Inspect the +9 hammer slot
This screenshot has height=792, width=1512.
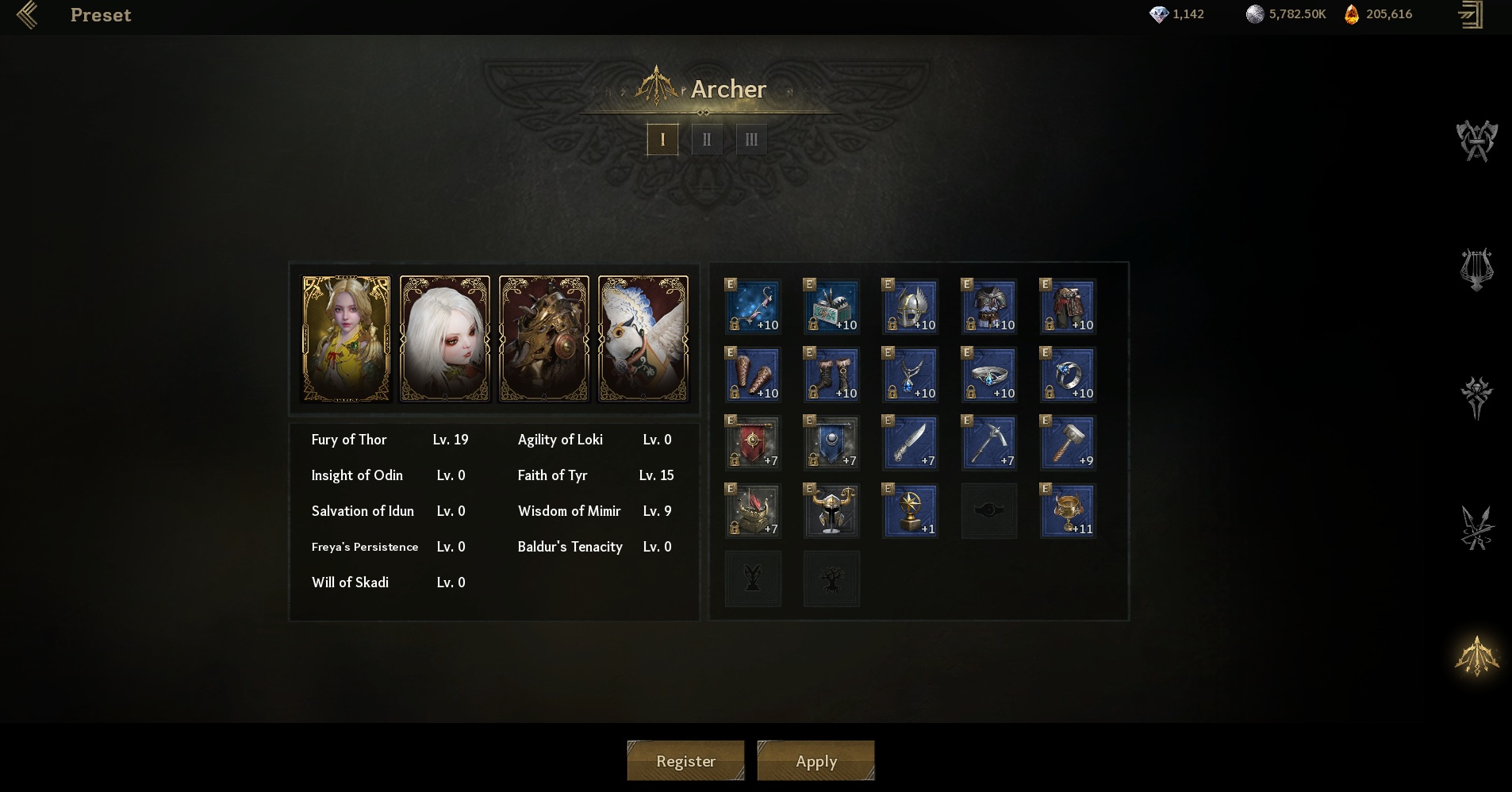(1068, 442)
